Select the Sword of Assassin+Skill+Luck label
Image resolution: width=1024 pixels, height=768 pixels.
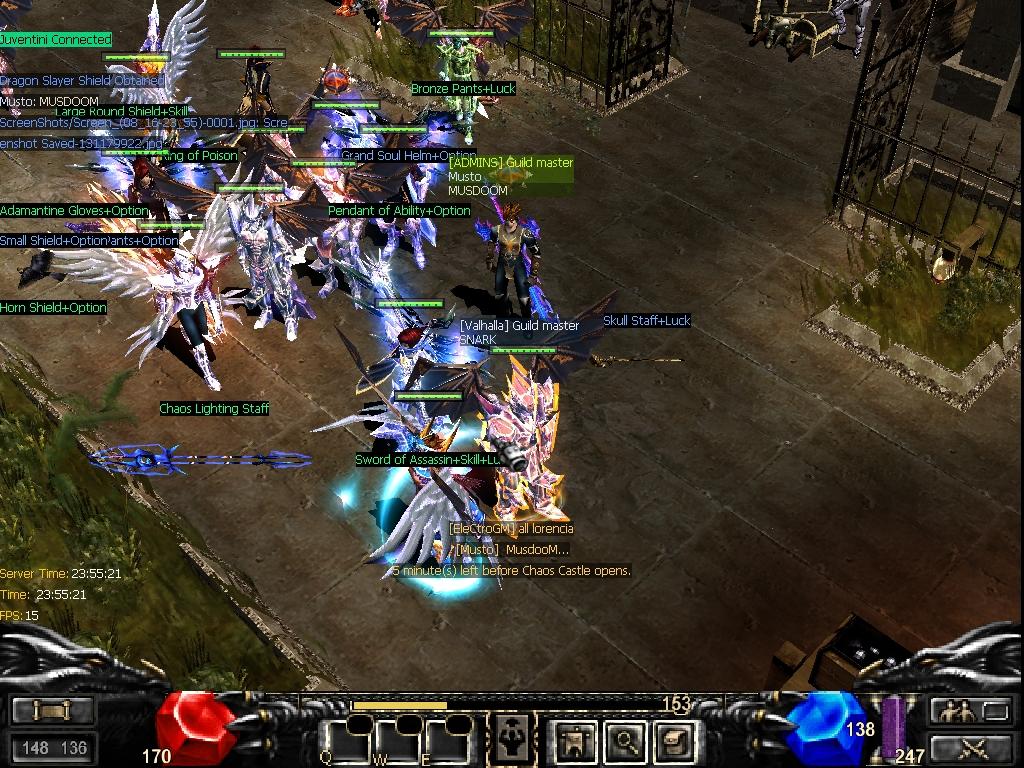click(x=428, y=460)
